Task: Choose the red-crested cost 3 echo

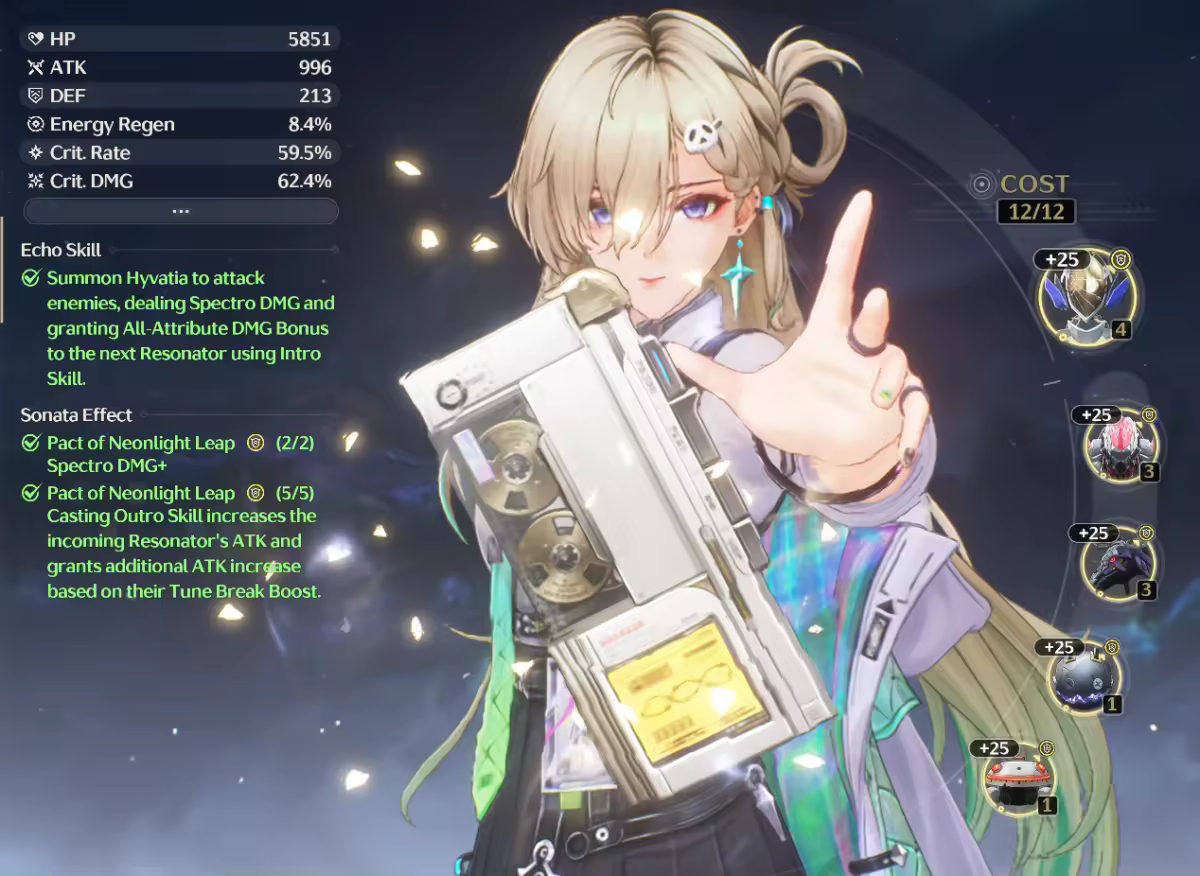Action: (x=1119, y=446)
